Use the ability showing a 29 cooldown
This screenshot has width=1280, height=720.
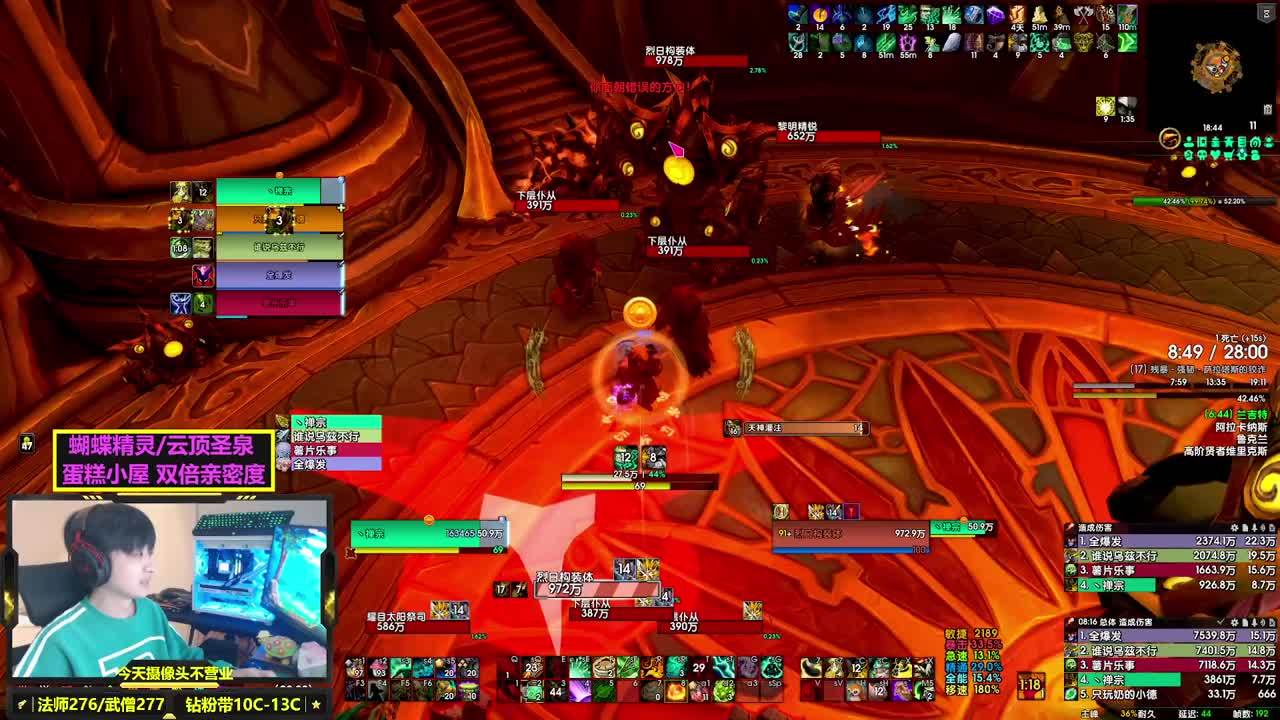coord(698,667)
